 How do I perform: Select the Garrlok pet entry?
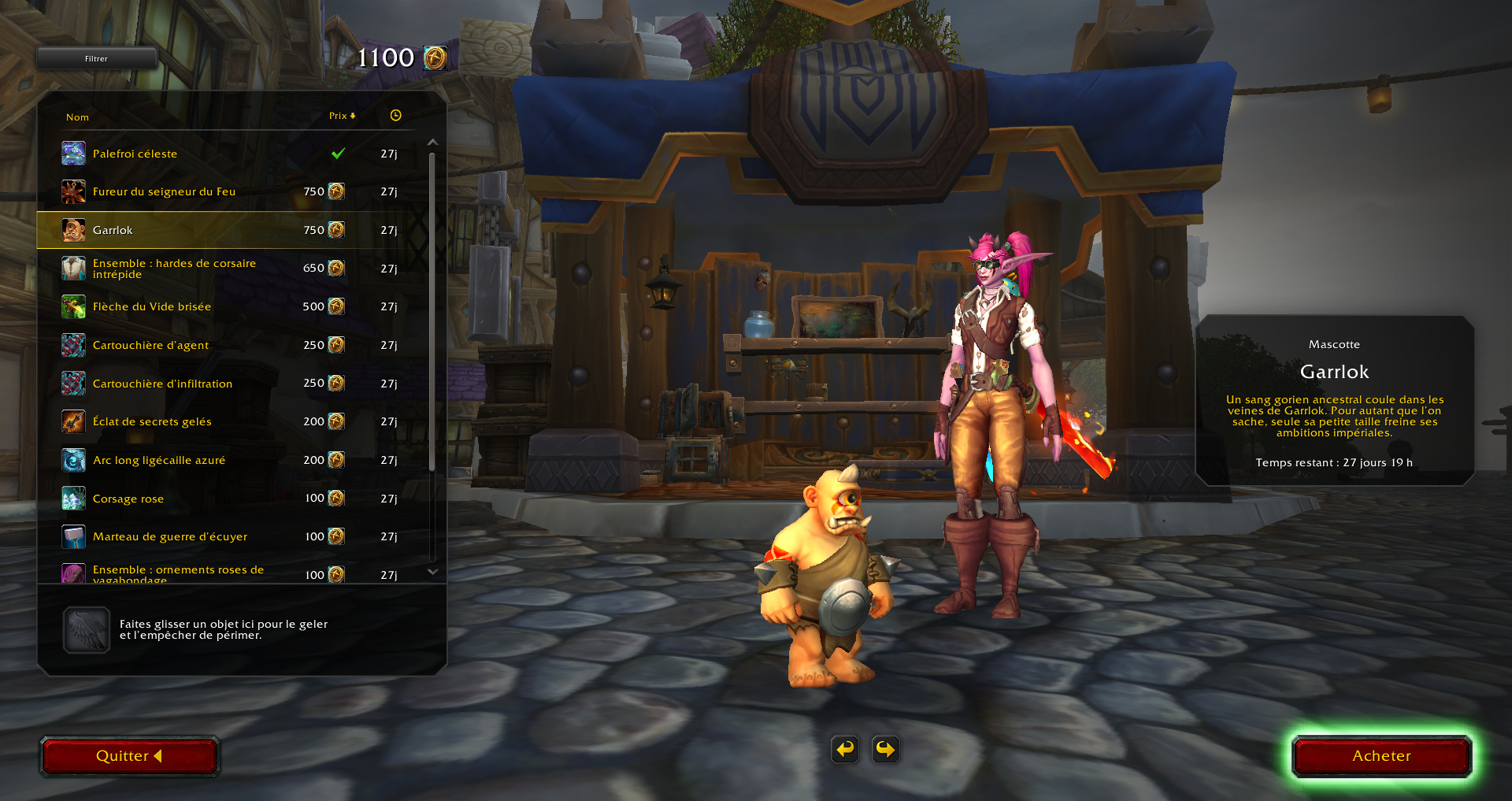pyautogui.click(x=113, y=230)
